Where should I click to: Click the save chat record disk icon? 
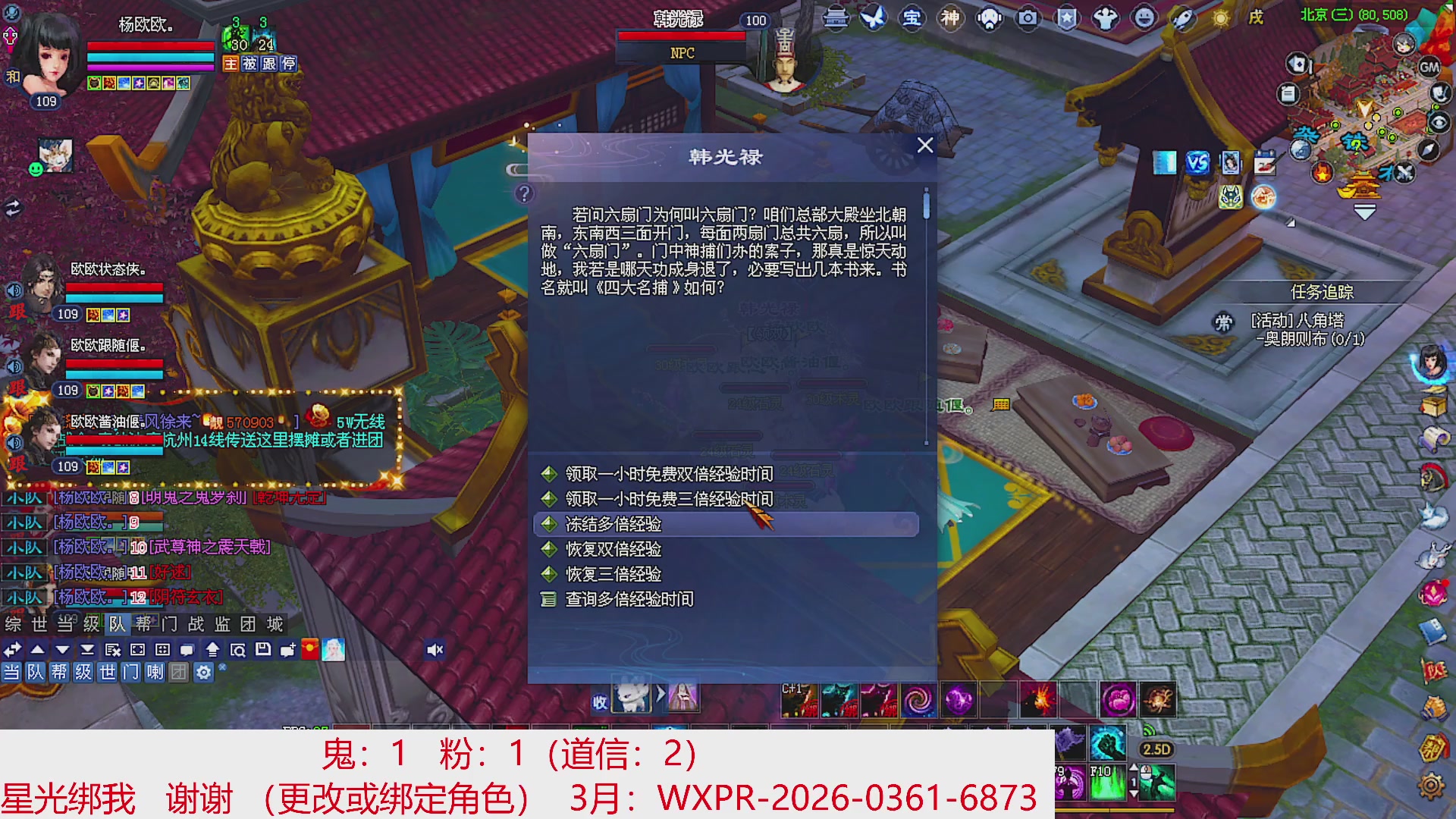[x=265, y=650]
